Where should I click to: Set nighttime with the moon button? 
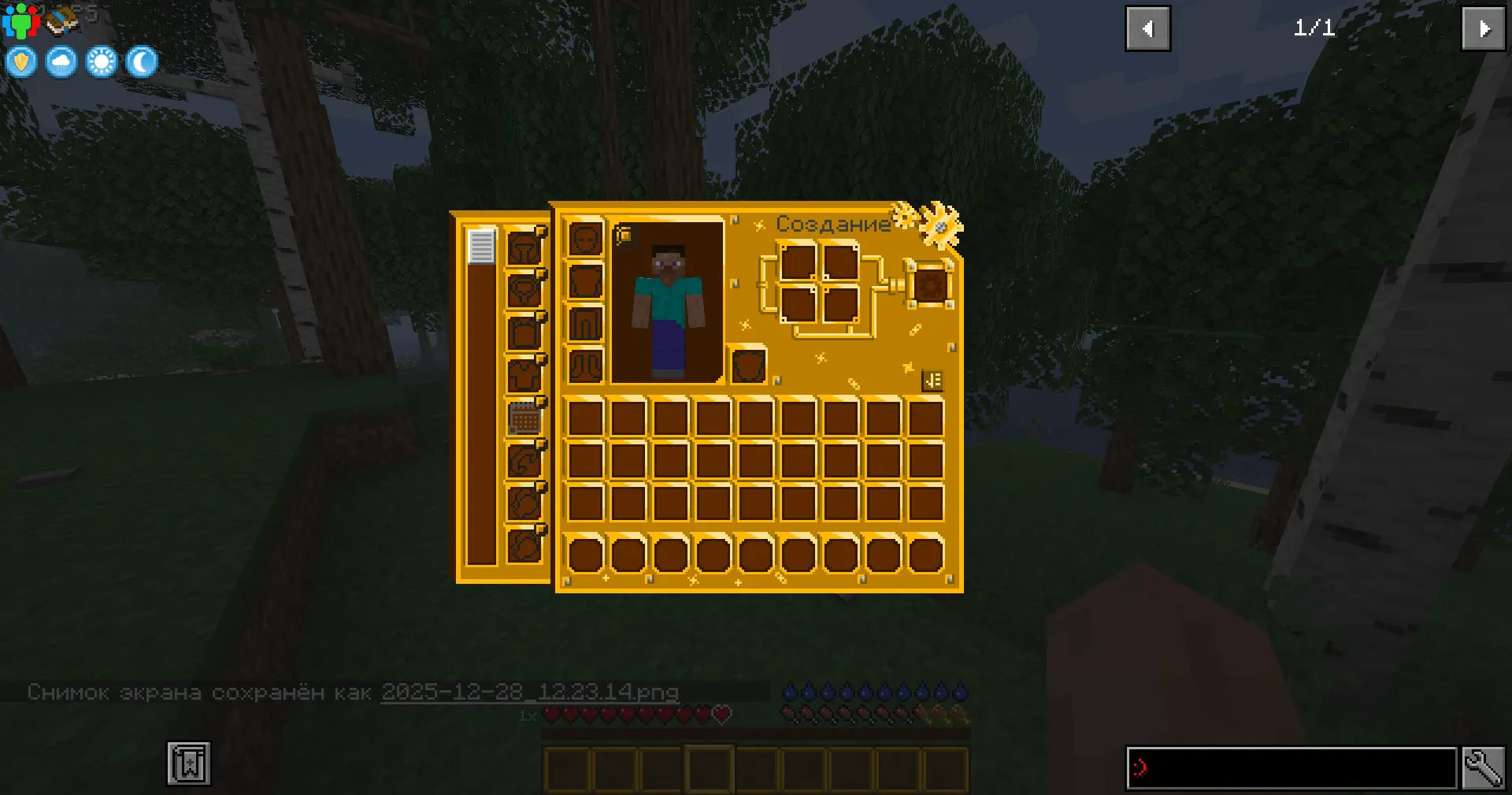coord(140,61)
